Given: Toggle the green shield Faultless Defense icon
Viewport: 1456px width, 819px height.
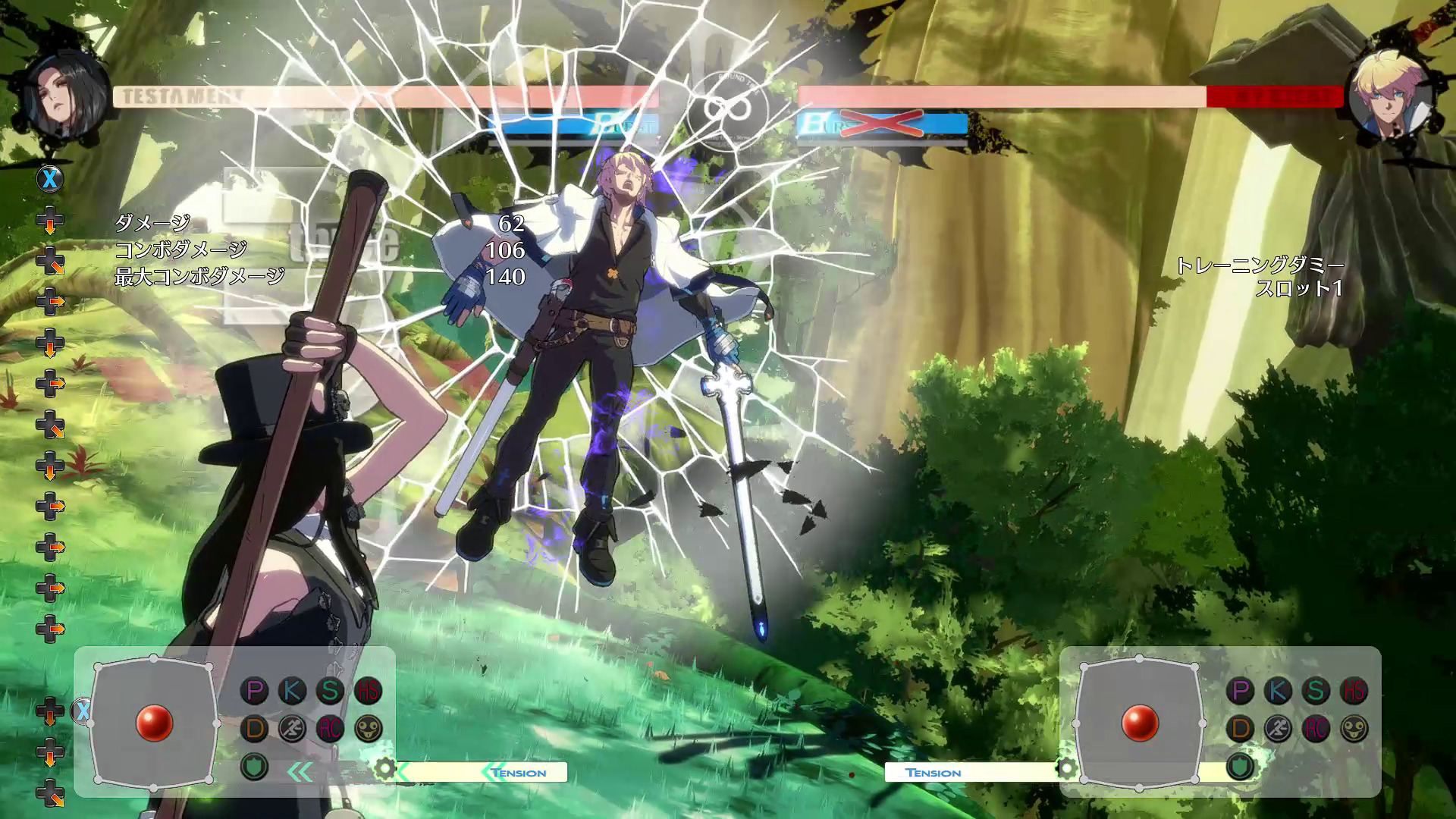Looking at the screenshot, I should point(255,768).
